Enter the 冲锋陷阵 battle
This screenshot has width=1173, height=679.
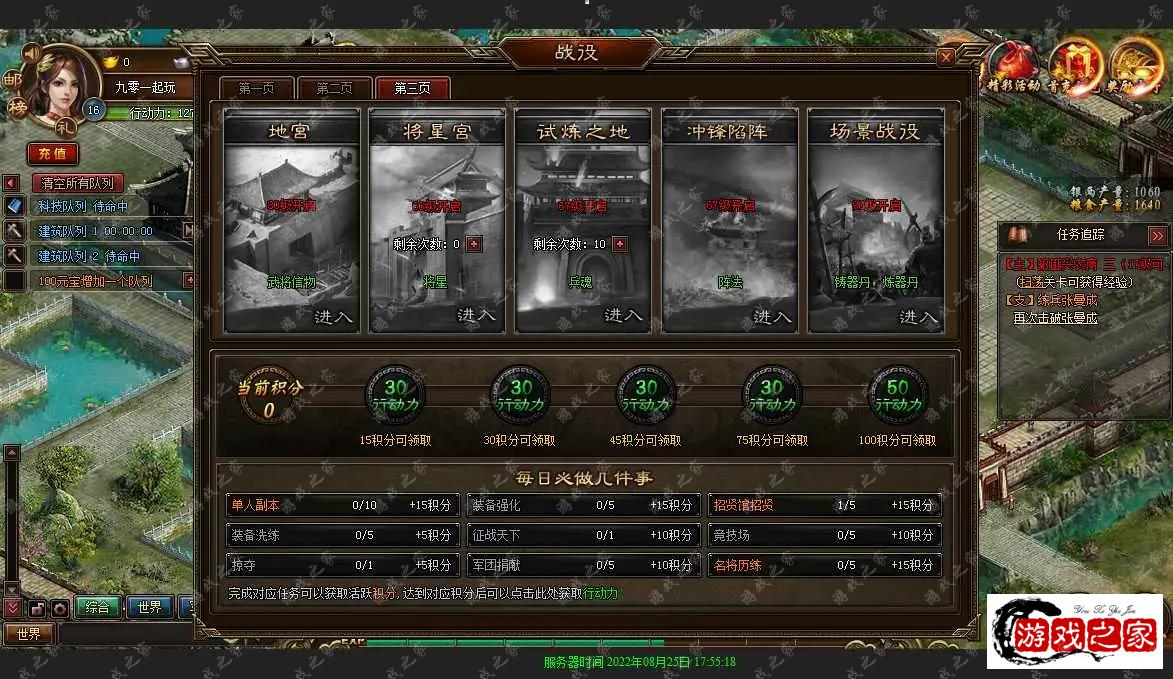[x=771, y=316]
